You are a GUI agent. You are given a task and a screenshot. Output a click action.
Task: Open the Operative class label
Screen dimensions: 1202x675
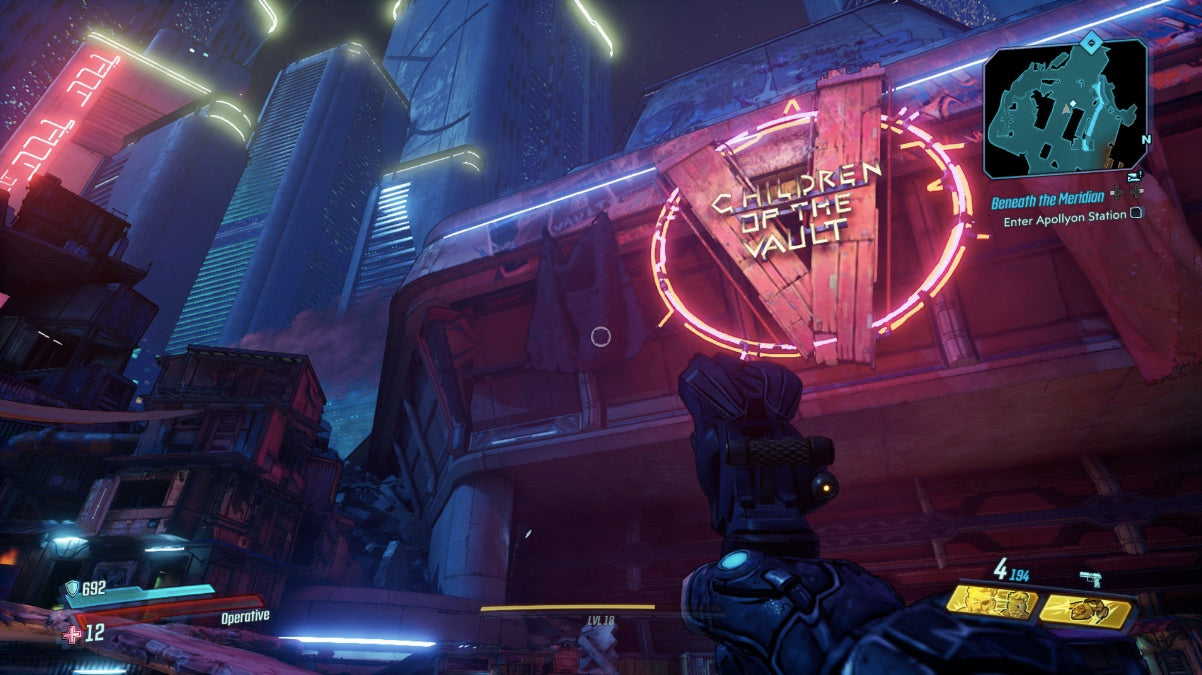tap(245, 616)
